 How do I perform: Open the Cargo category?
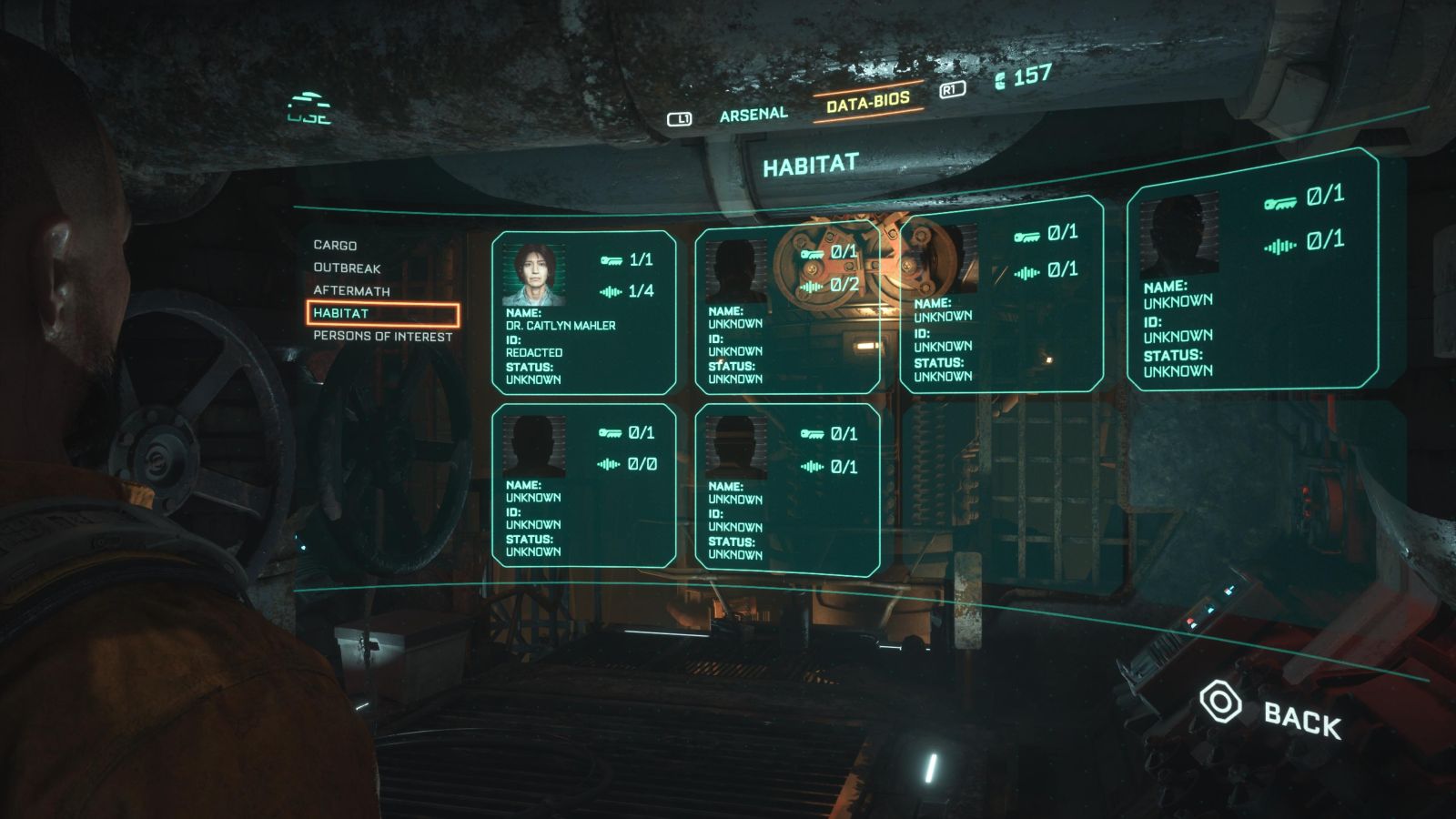click(x=335, y=246)
